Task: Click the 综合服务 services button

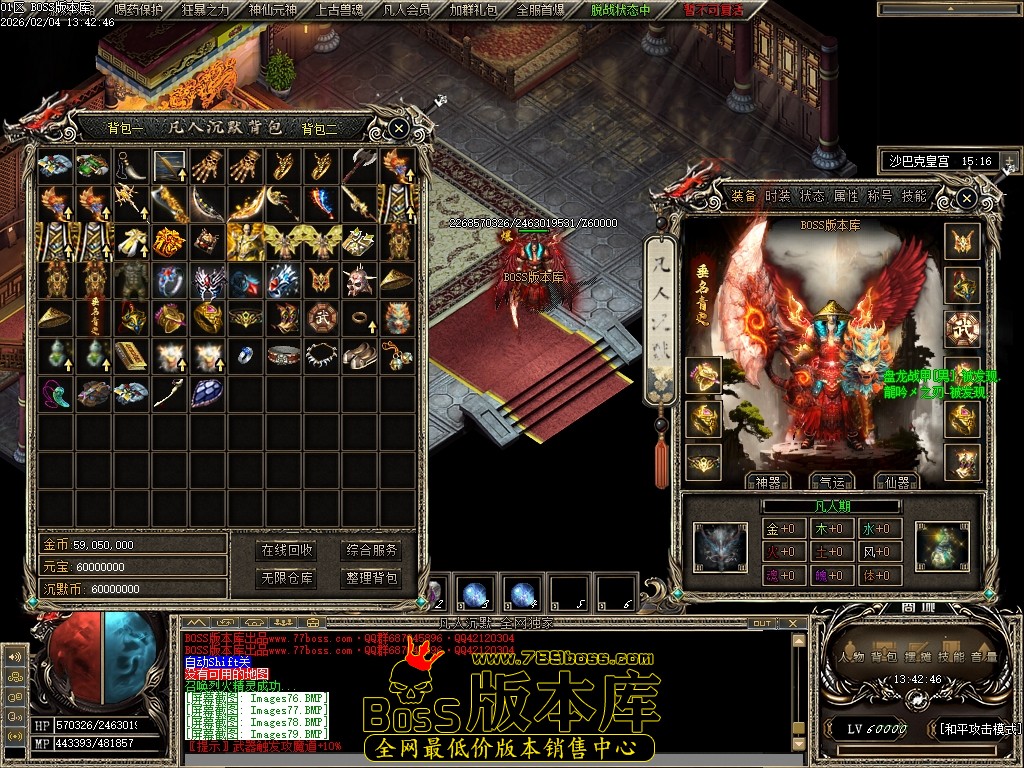Action: (x=371, y=550)
